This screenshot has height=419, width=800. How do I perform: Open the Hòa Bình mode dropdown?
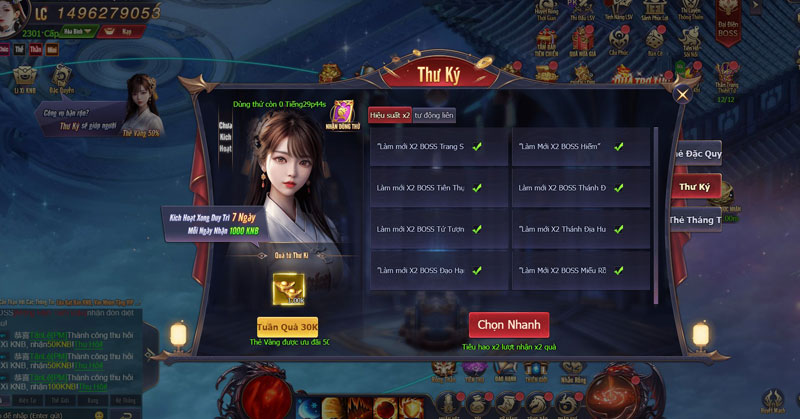[x=78, y=31]
